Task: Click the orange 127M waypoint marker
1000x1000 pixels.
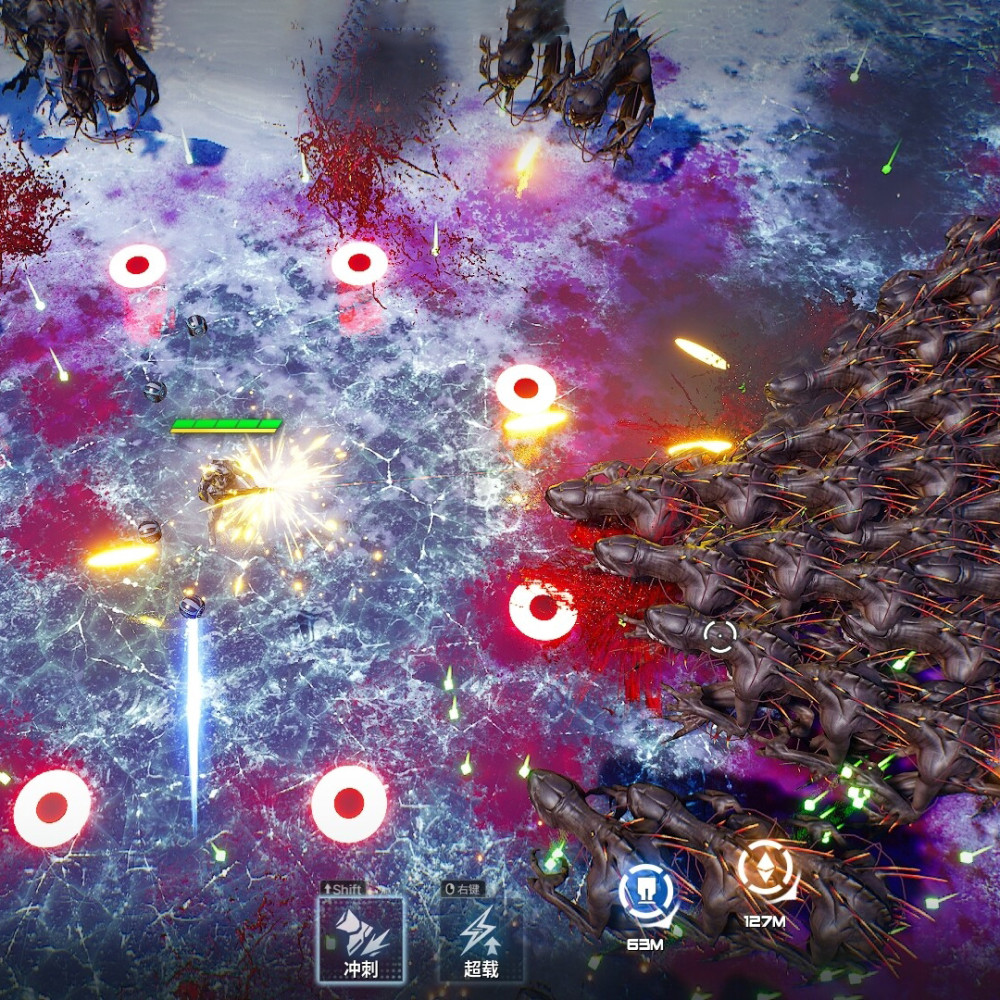Action: pyautogui.click(x=768, y=872)
